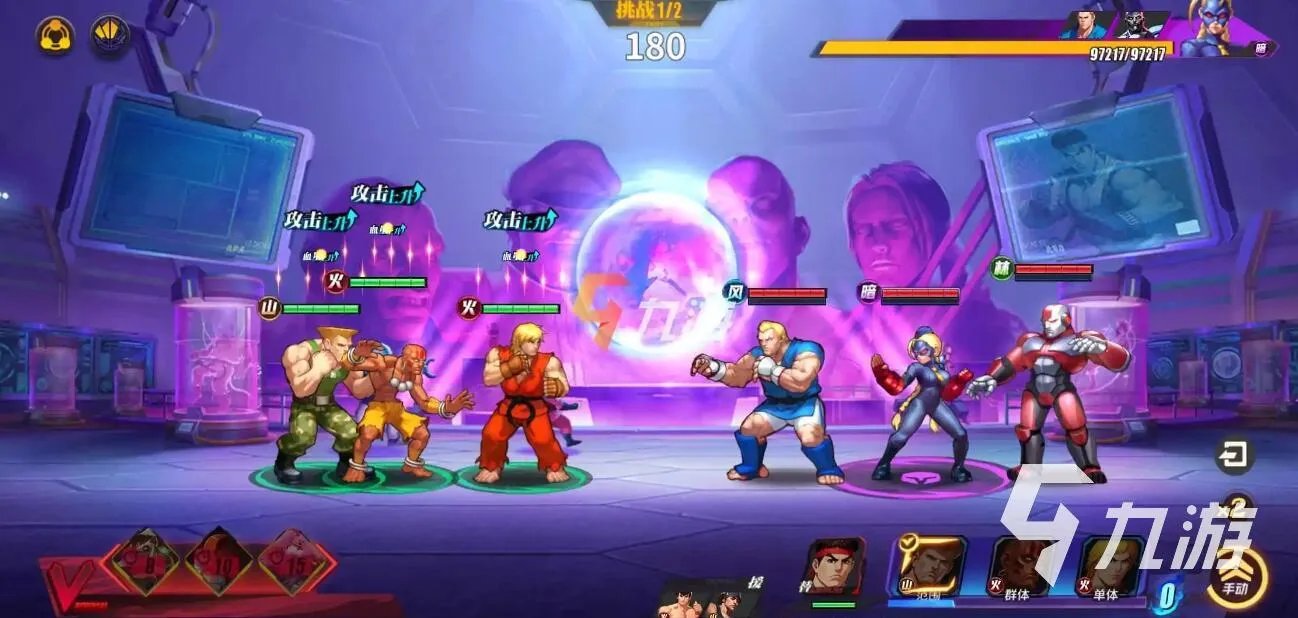The width and height of the screenshot is (1298, 618).
Task: Select the enemy skill diamond showing 15
Action: pos(296,561)
